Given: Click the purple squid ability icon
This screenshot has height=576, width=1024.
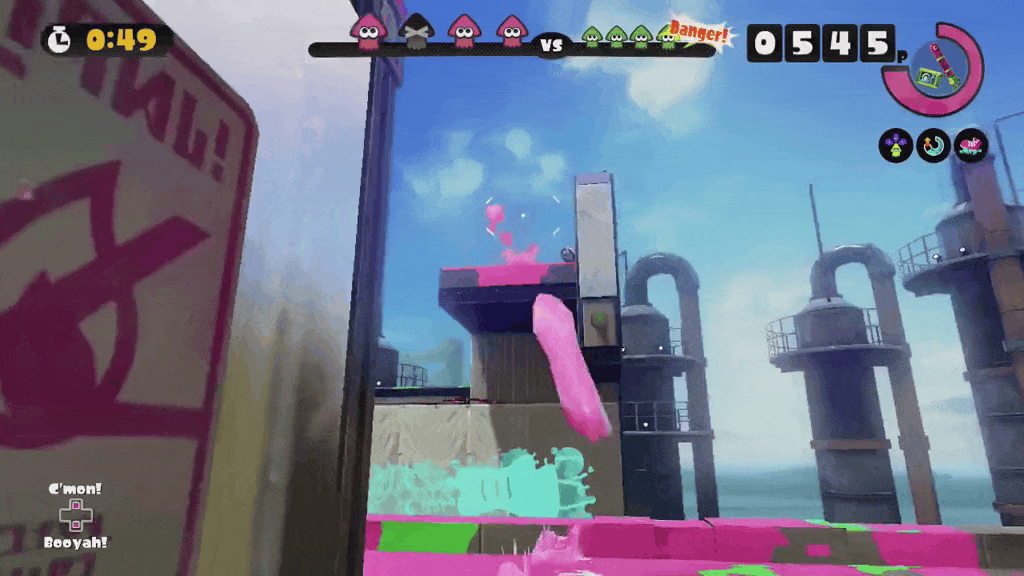Looking at the screenshot, I should [895, 146].
